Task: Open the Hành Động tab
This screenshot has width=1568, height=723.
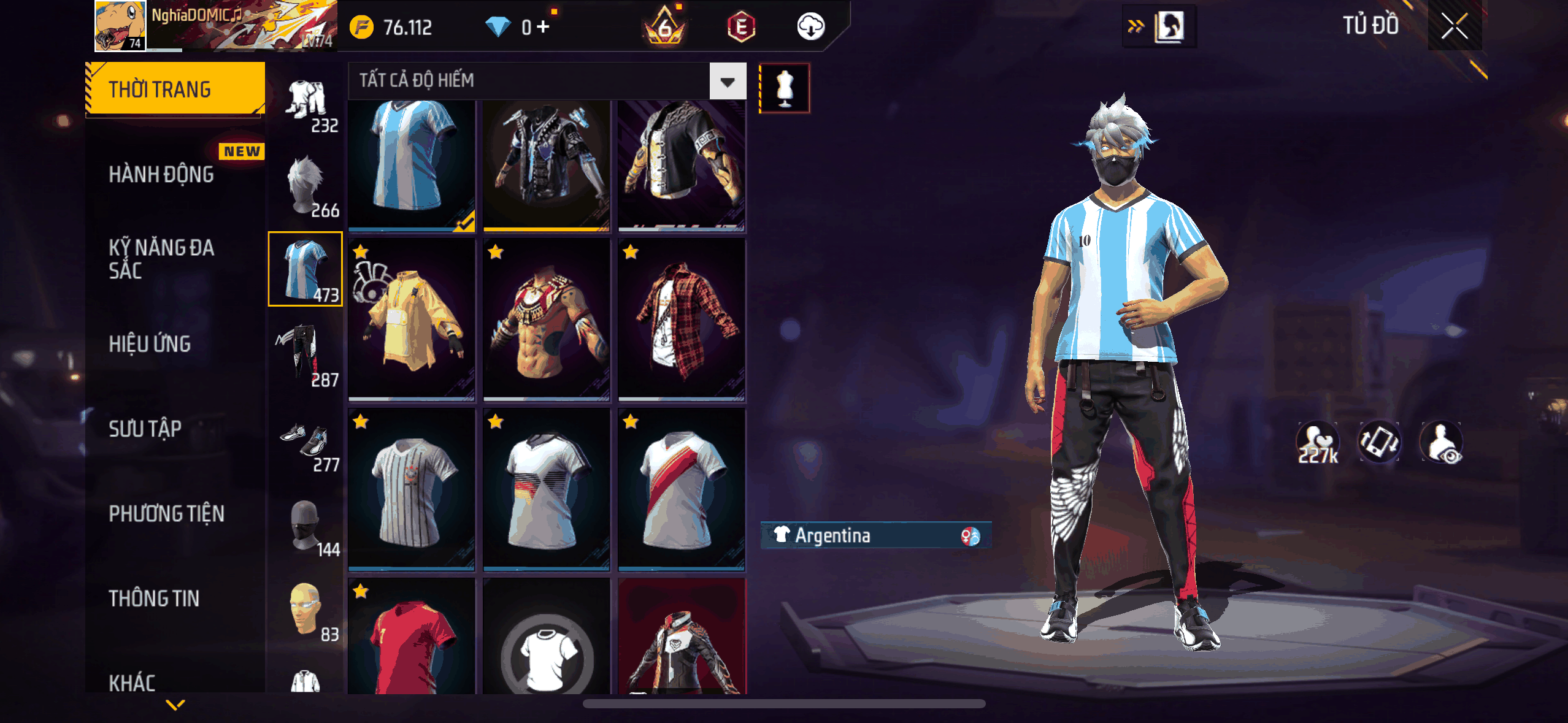Action: coord(161,175)
